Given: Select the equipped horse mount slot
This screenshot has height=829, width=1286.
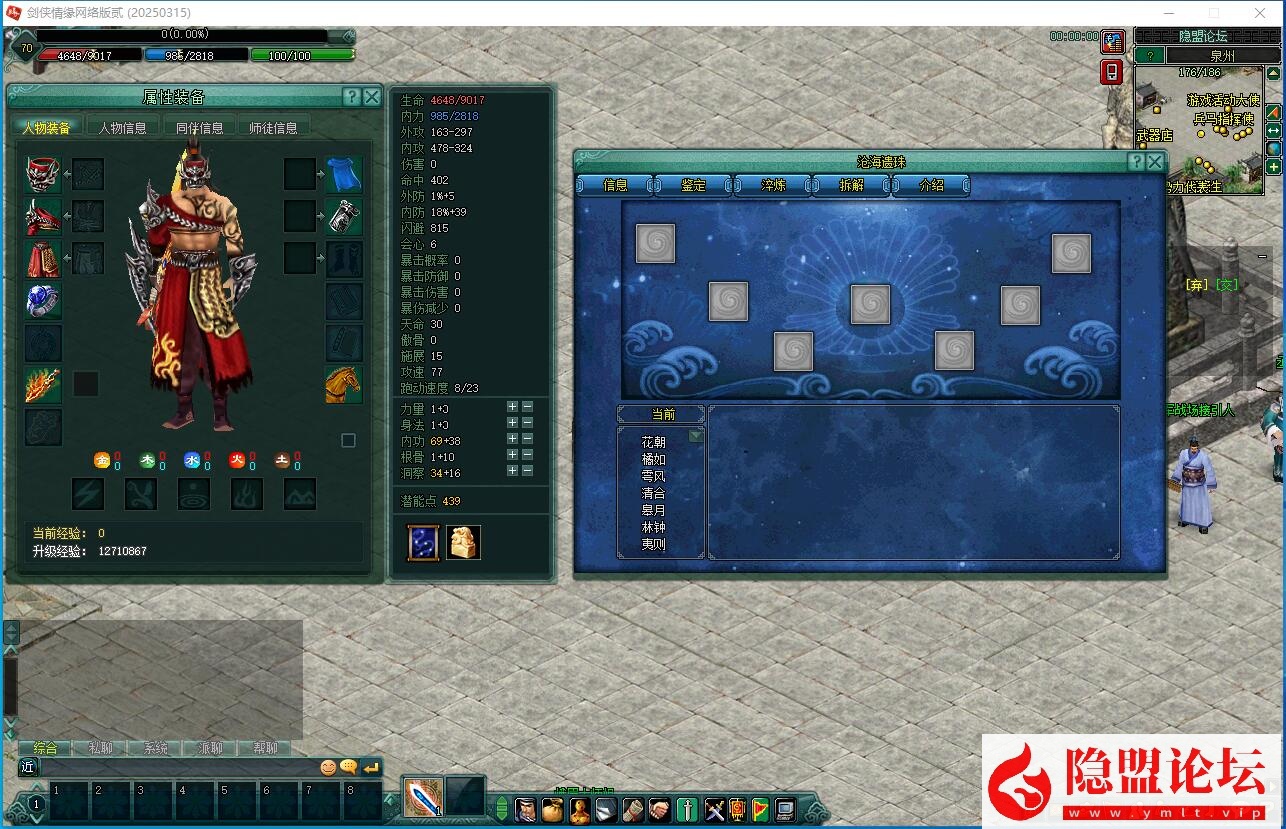Looking at the screenshot, I should click(343, 385).
